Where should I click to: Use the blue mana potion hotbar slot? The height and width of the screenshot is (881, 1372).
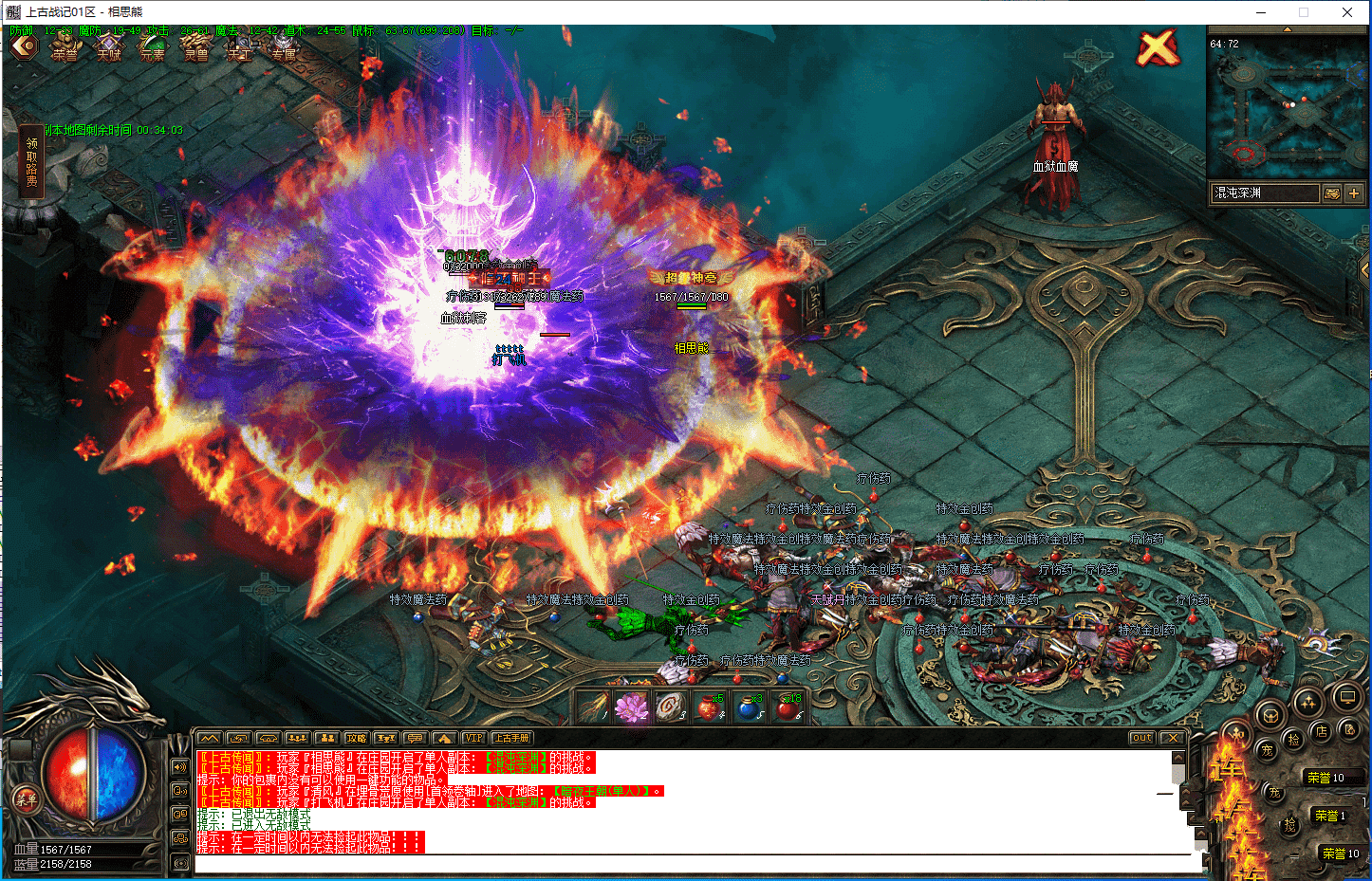pyautogui.click(x=749, y=707)
